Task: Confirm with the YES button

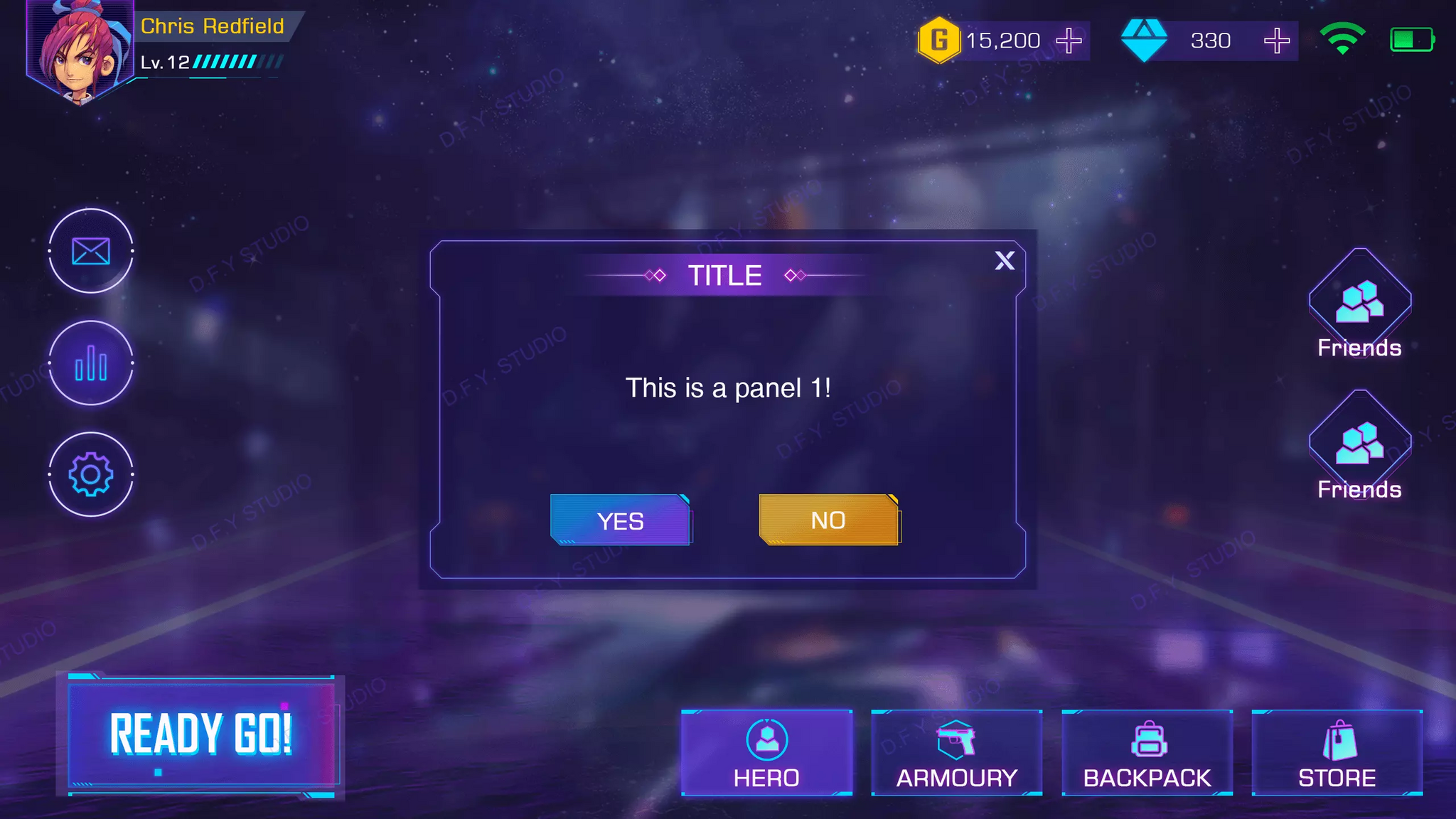Action: tap(620, 520)
